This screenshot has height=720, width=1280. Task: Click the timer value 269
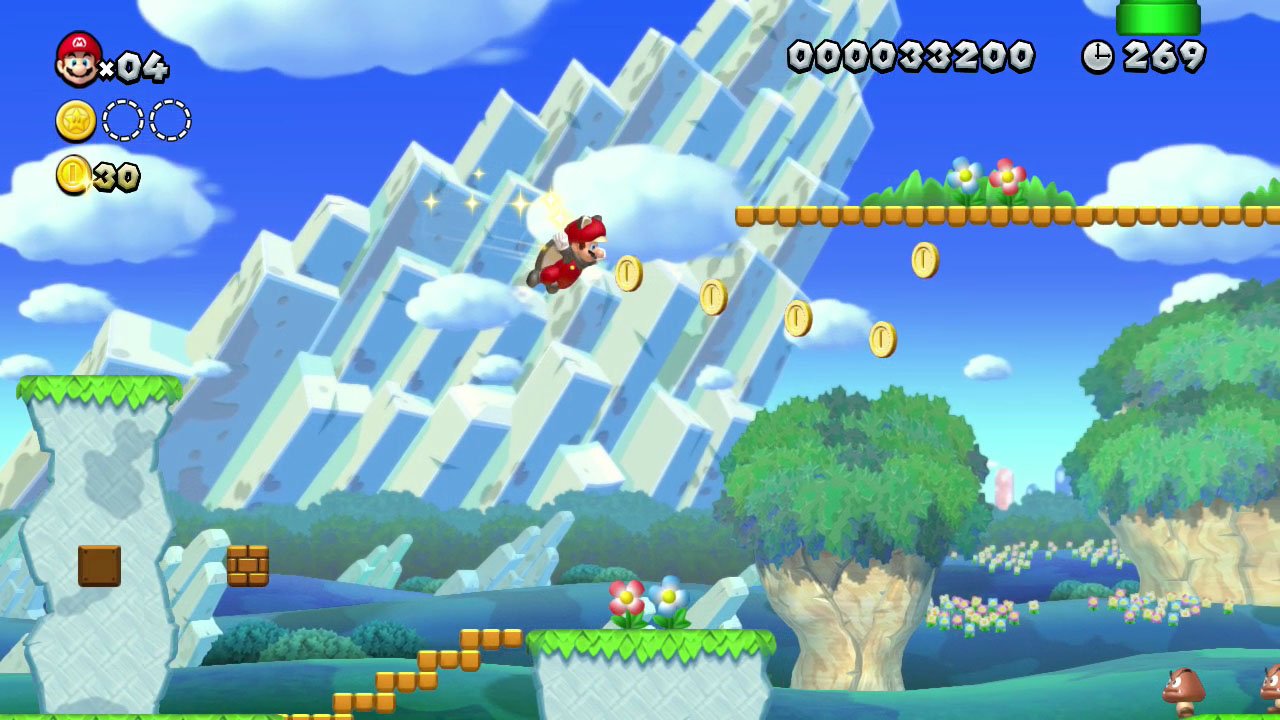coord(1160,57)
